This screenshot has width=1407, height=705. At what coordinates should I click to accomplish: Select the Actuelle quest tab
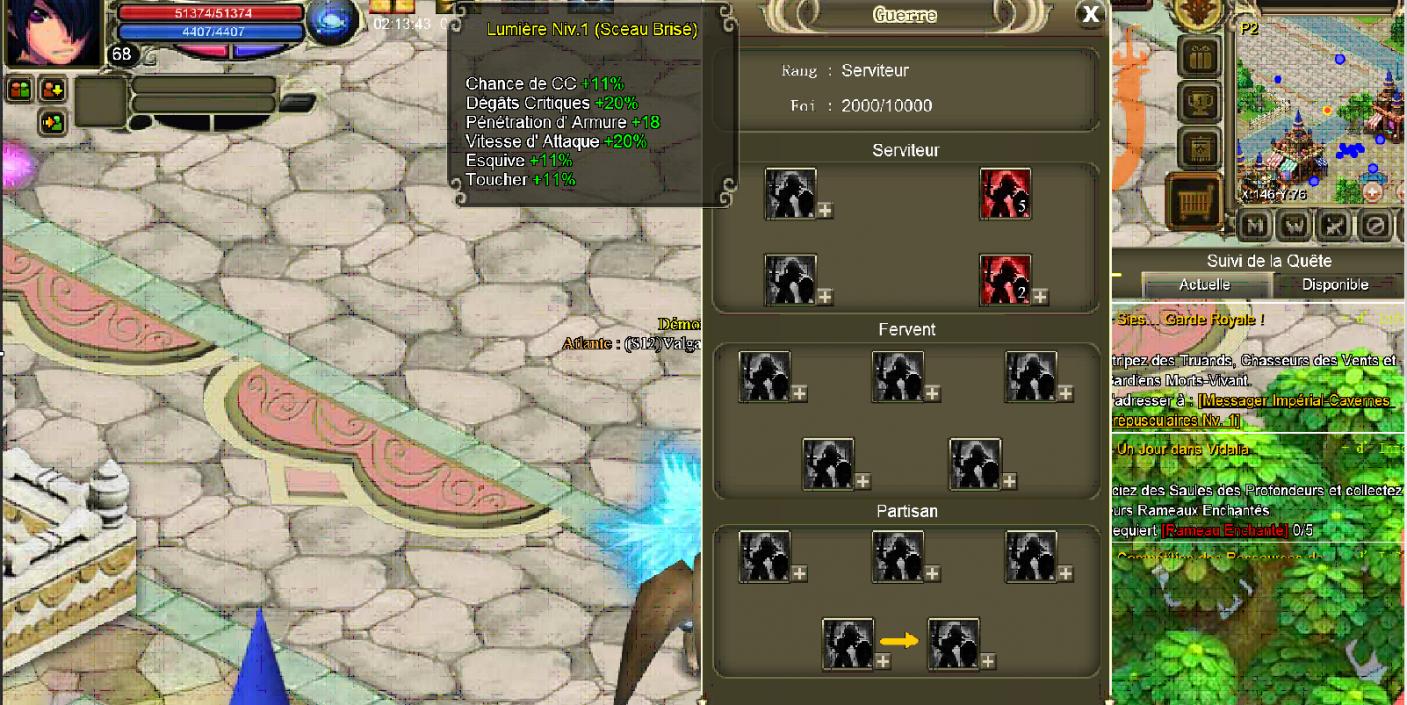(x=1204, y=285)
